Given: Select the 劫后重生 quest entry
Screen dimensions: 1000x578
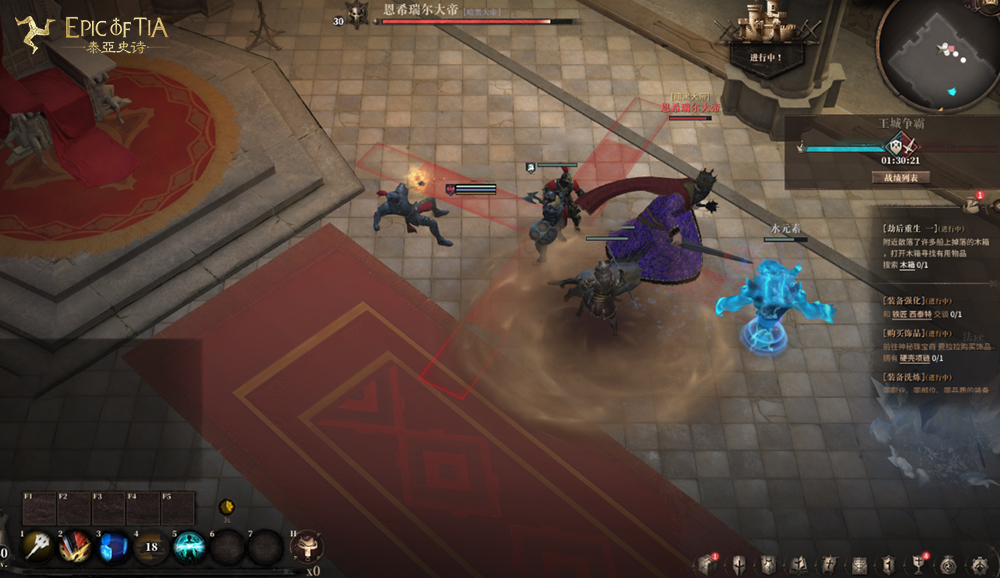Looking at the screenshot, I should (x=910, y=228).
